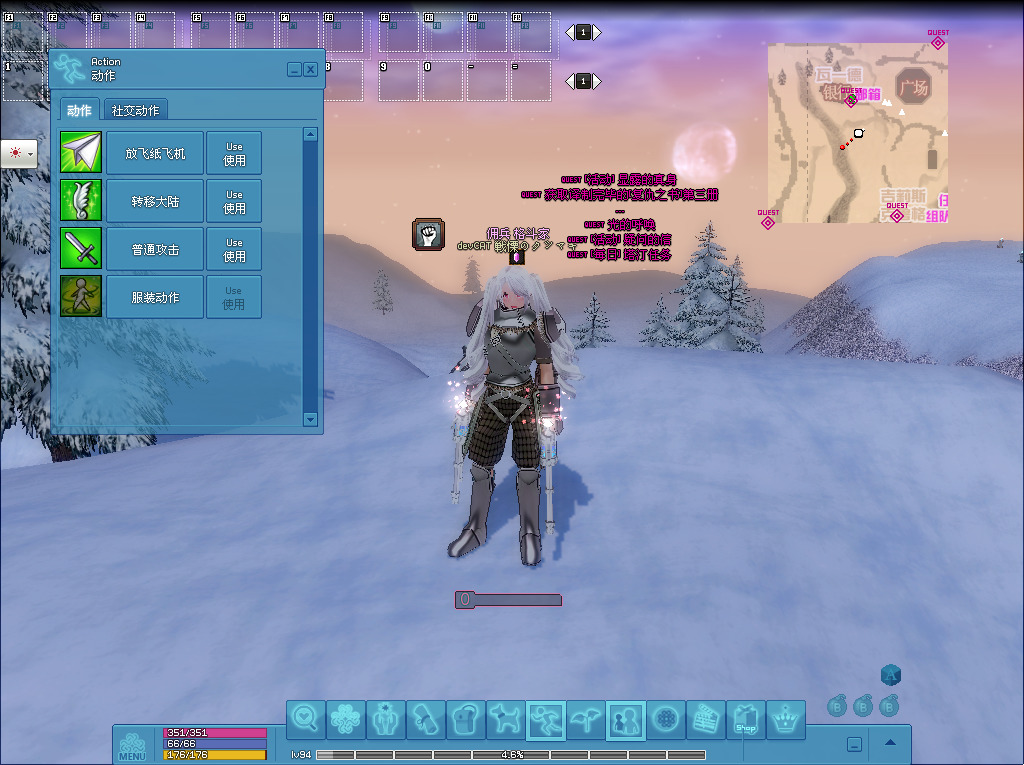Image resolution: width=1024 pixels, height=765 pixels.
Task: Select the paper airplane action icon
Action: (81, 153)
